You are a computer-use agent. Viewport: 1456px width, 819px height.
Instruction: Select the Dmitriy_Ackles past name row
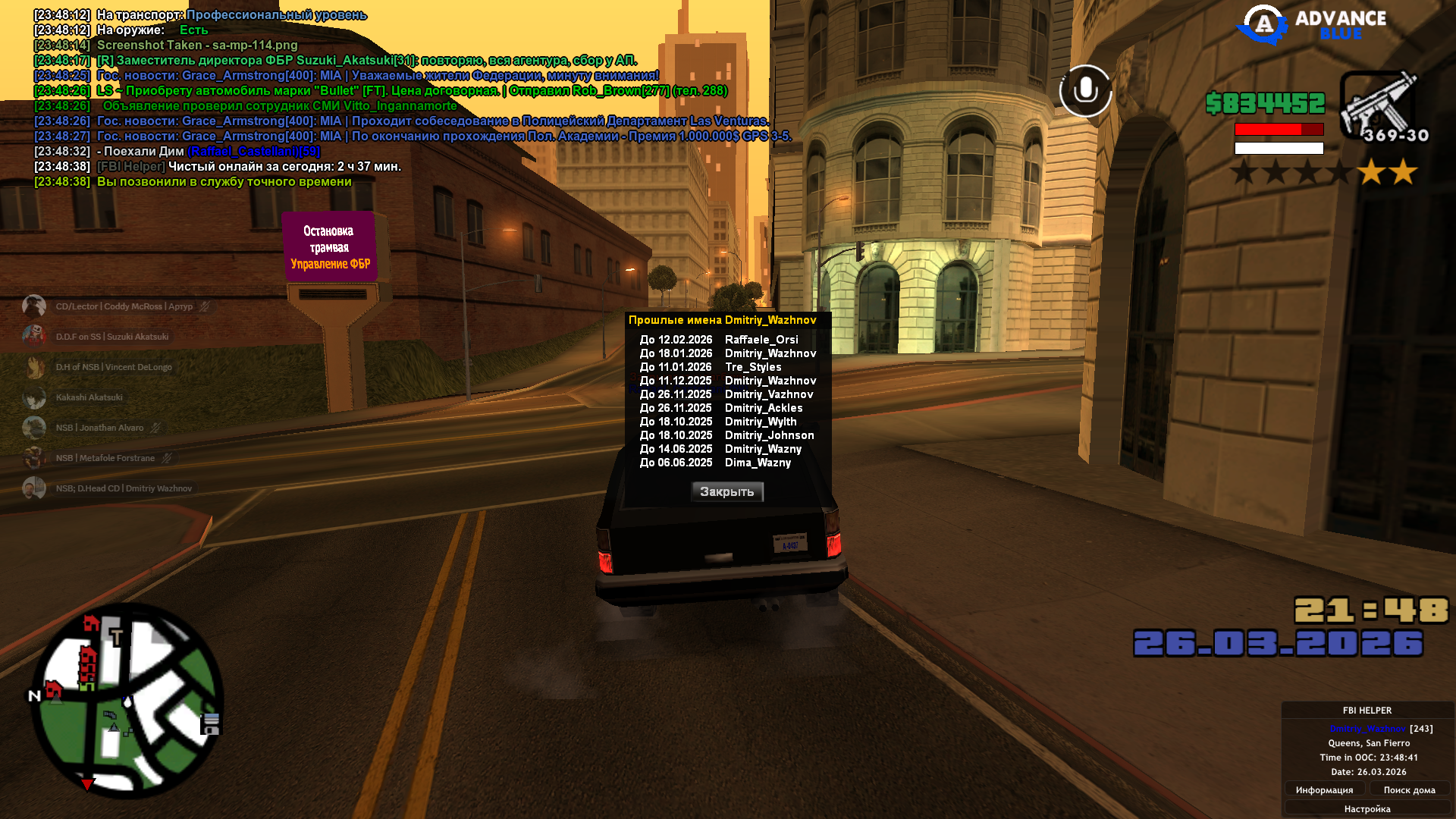tap(726, 408)
